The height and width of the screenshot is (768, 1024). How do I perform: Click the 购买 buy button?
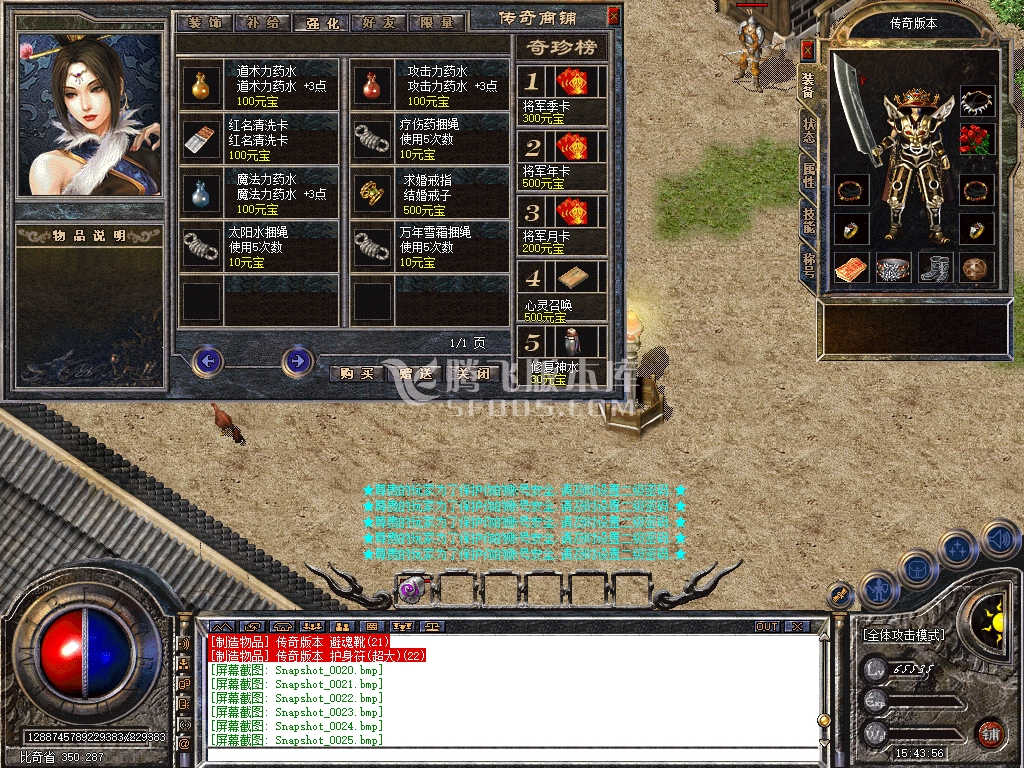(356, 373)
